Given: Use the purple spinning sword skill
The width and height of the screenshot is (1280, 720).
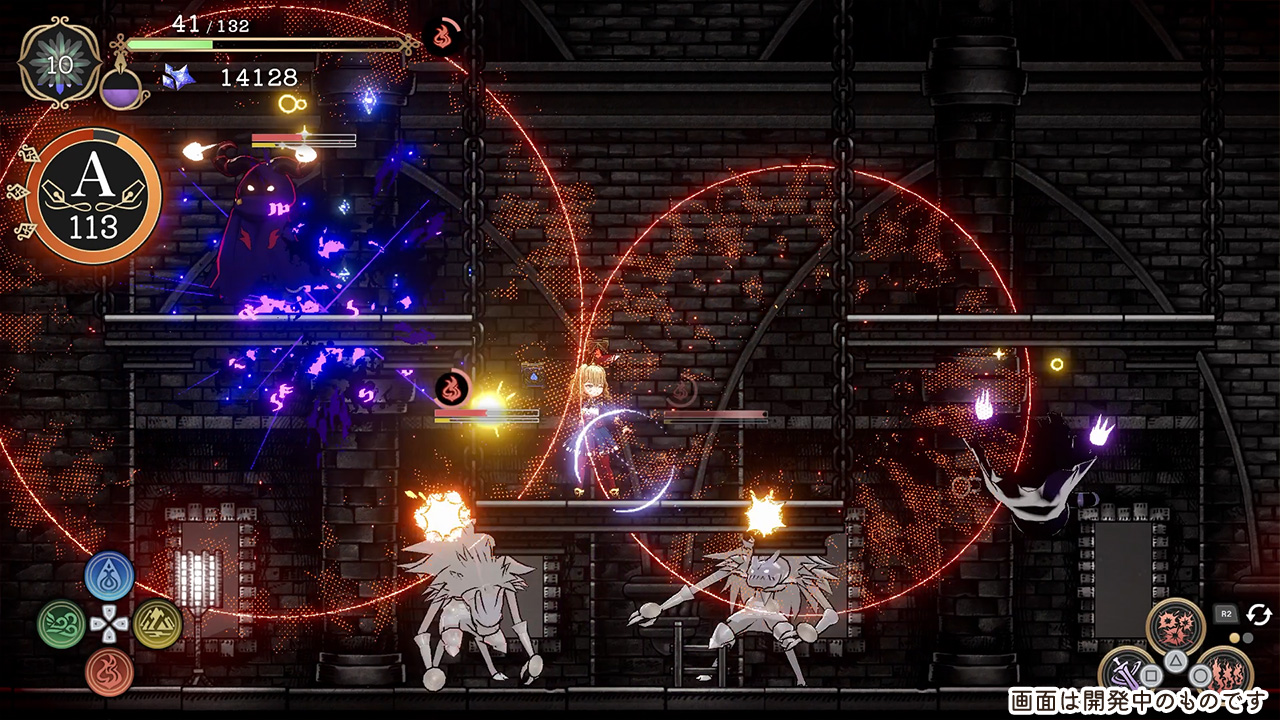Looking at the screenshot, I should (x=1126, y=673).
